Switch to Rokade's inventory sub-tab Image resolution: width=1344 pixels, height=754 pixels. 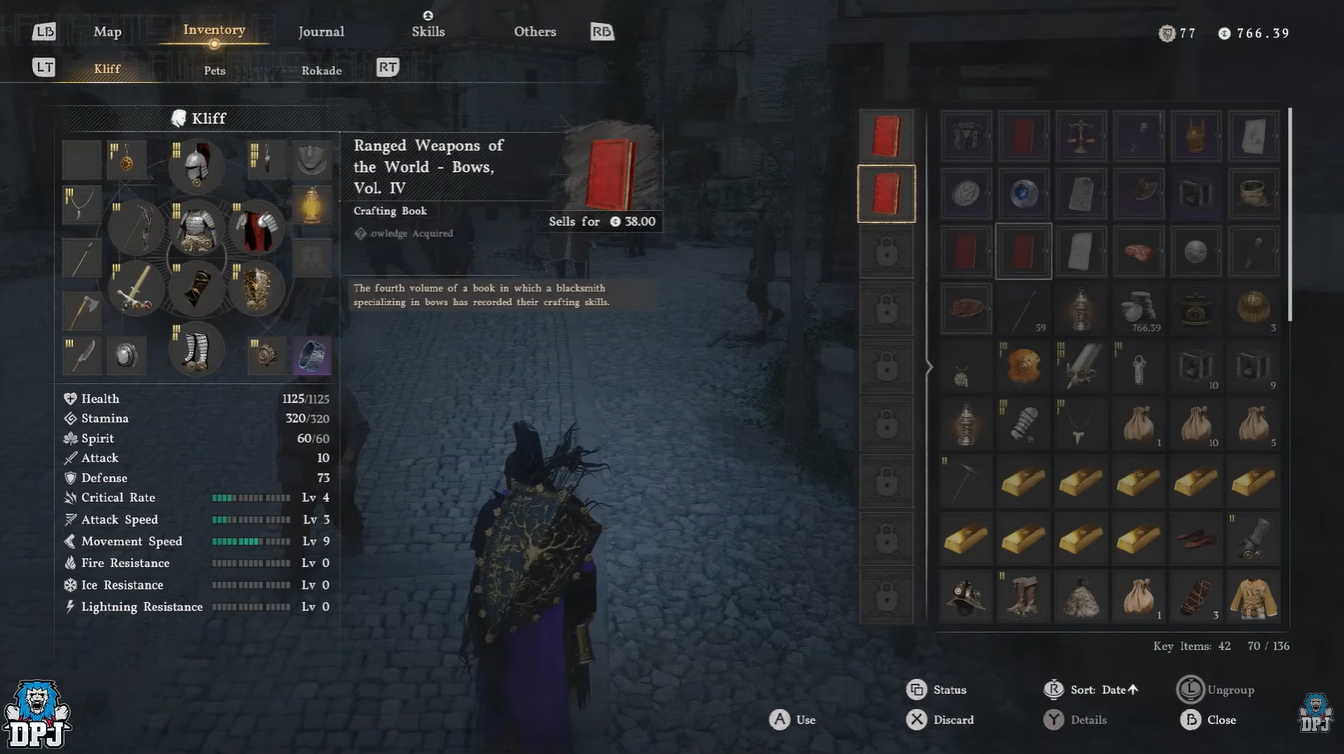(x=321, y=71)
